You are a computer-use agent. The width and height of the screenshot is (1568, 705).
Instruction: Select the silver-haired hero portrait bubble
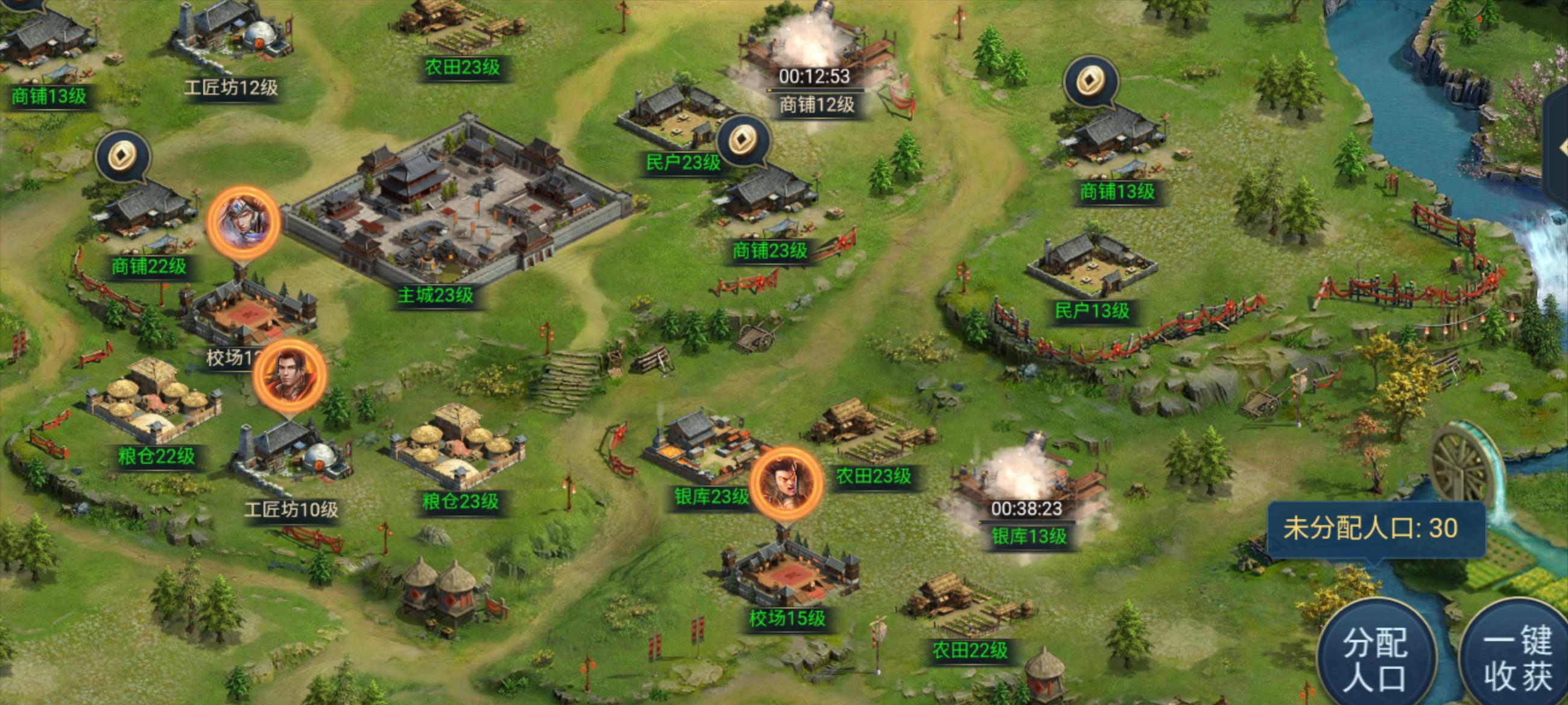(244, 223)
